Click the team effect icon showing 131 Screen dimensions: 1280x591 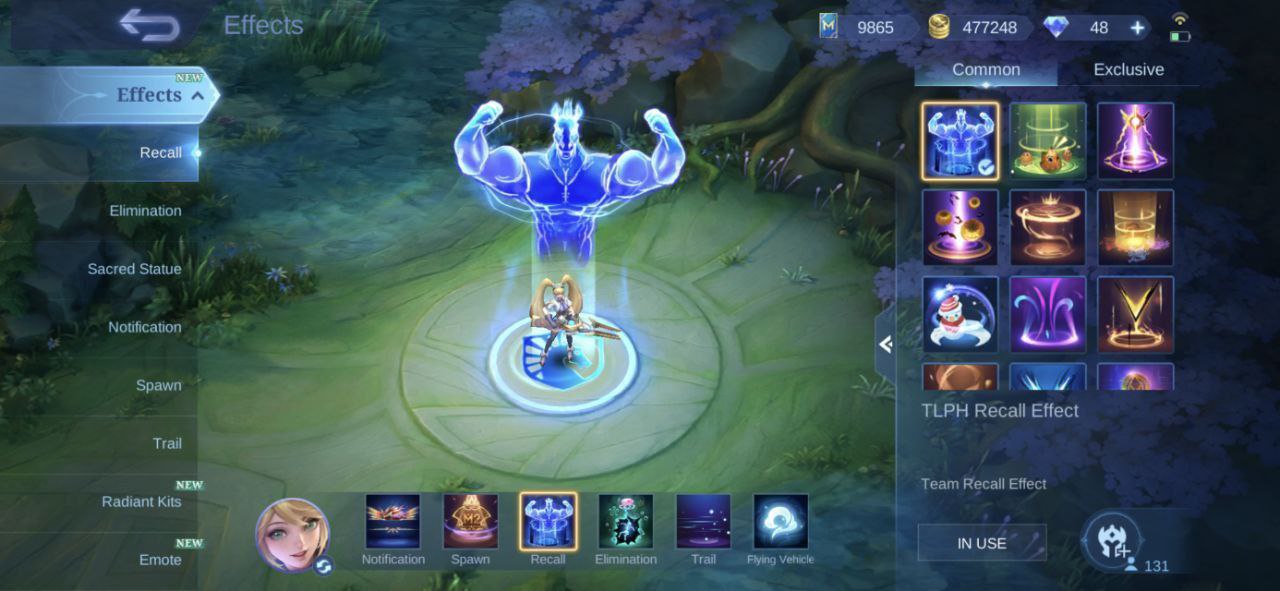(x=1113, y=540)
